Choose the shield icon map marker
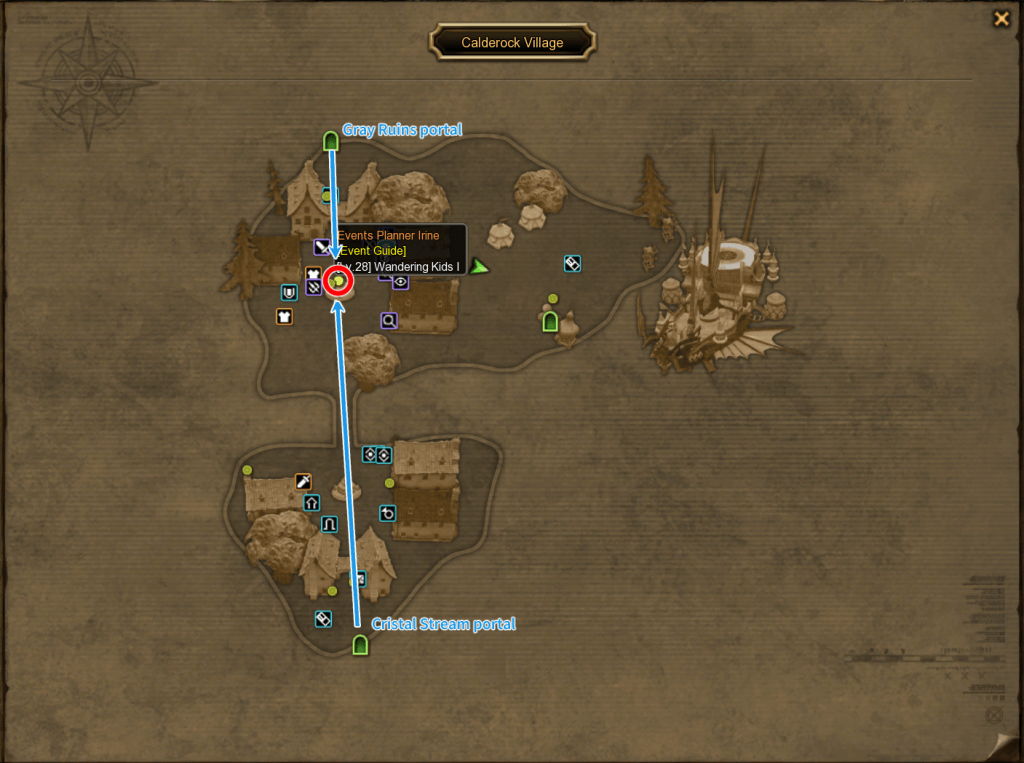The width and height of the screenshot is (1024, 763). (x=289, y=293)
